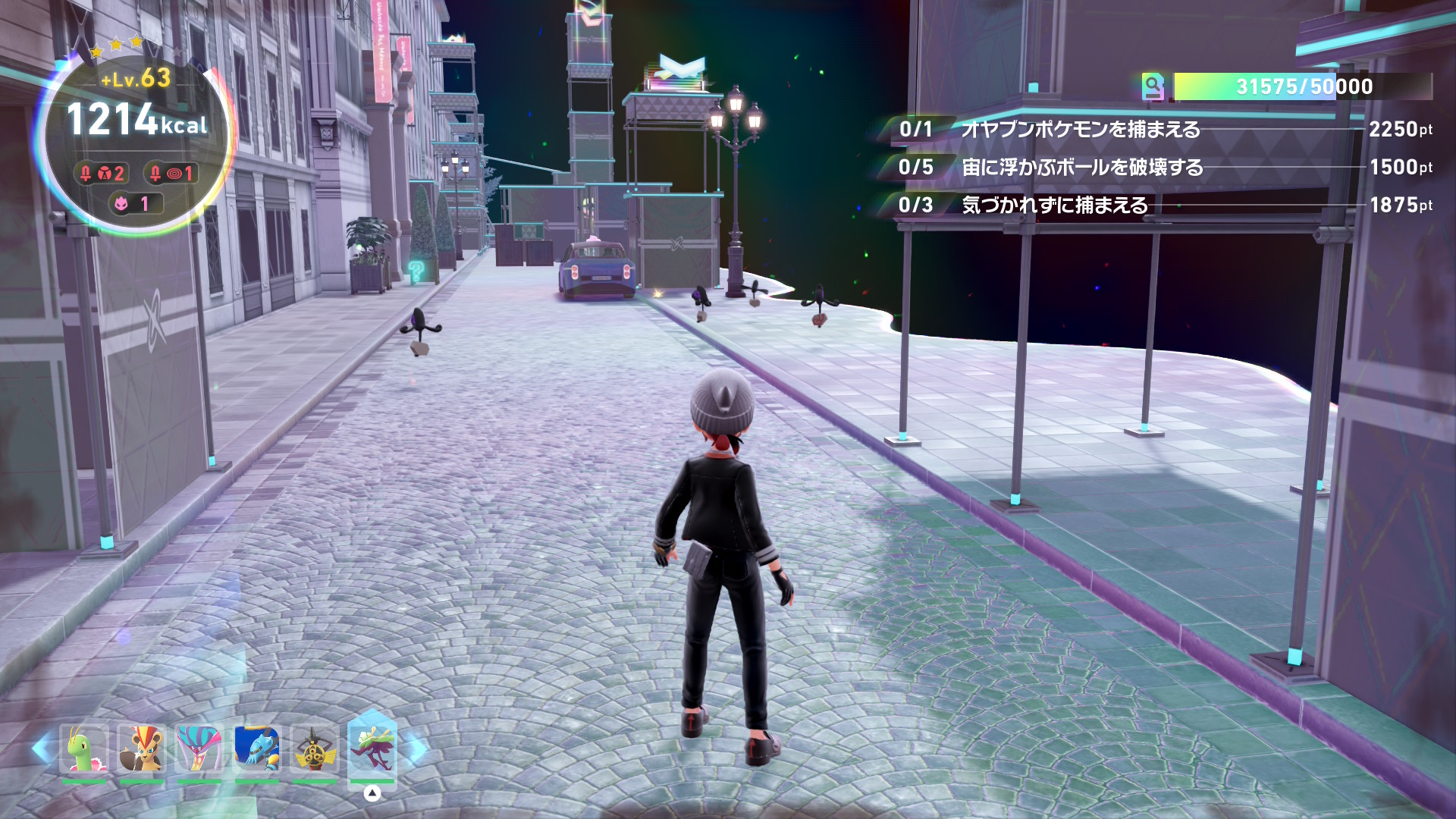The width and height of the screenshot is (1456, 819).
Task: Choose the golden shield Pokémon slot
Action: 314,749
